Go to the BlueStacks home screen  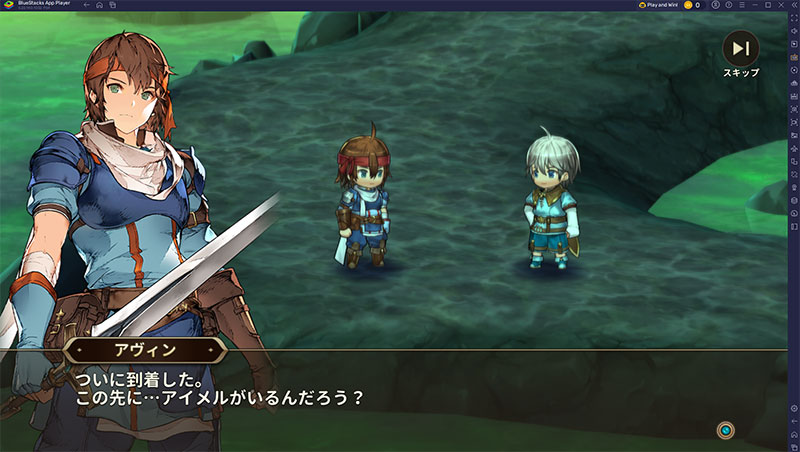(x=99, y=5)
